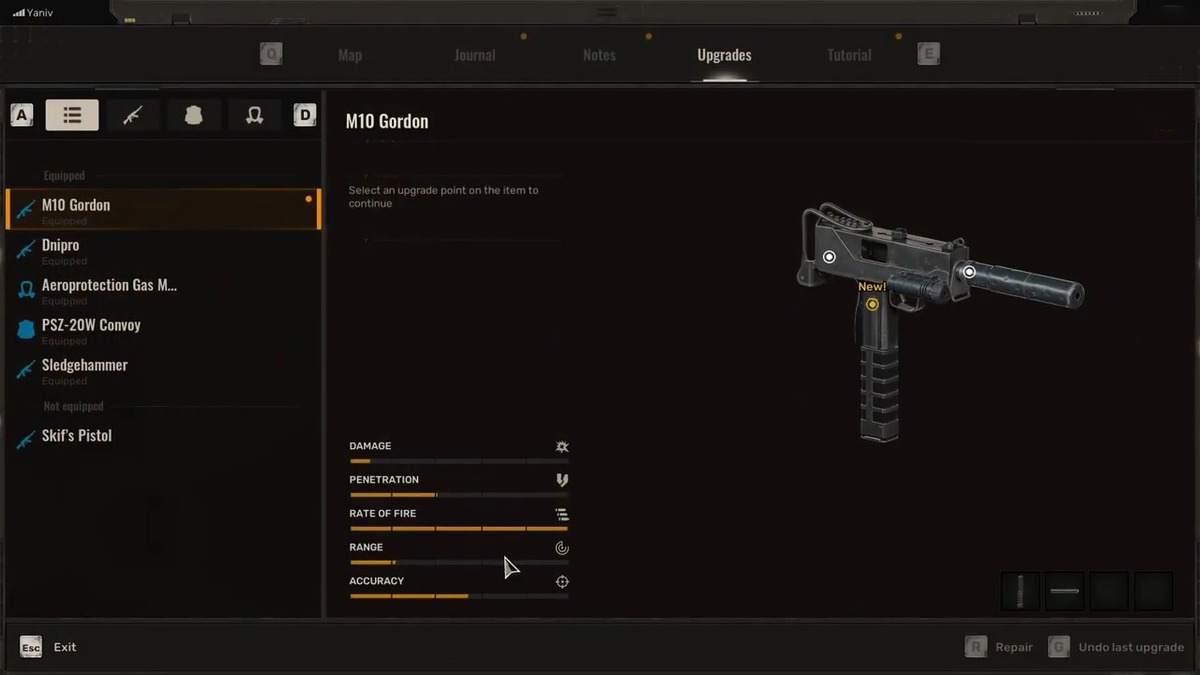
Task: Select the barrel upgrade point
Action: click(x=969, y=271)
